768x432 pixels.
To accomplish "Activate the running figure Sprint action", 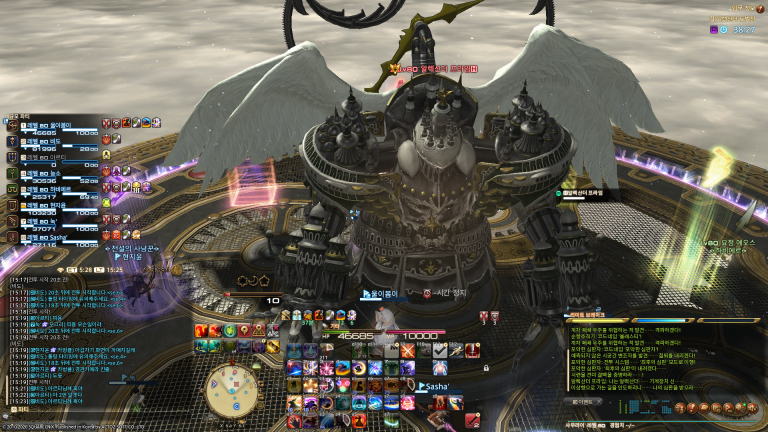I will pos(456,351).
